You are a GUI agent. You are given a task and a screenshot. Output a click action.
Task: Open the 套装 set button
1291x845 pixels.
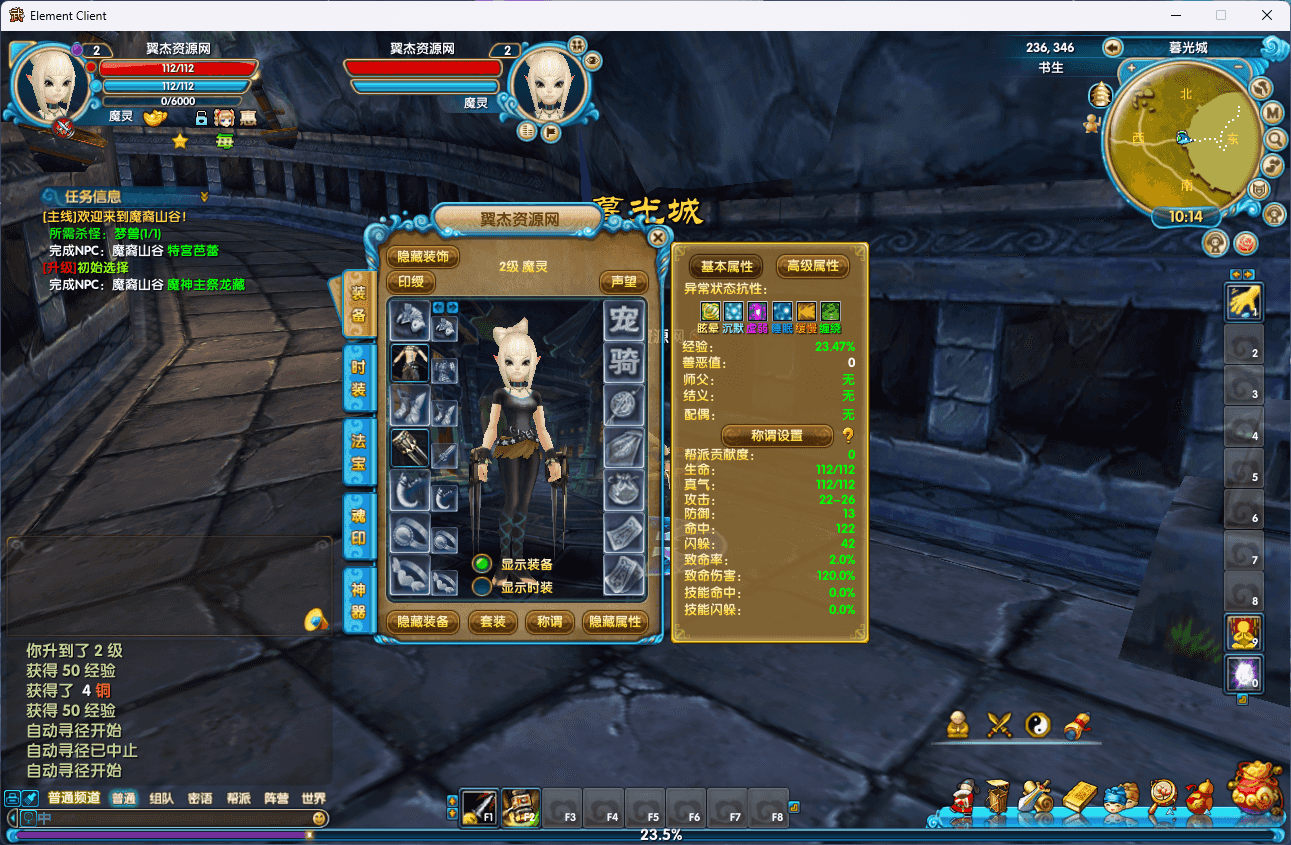pyautogui.click(x=493, y=622)
